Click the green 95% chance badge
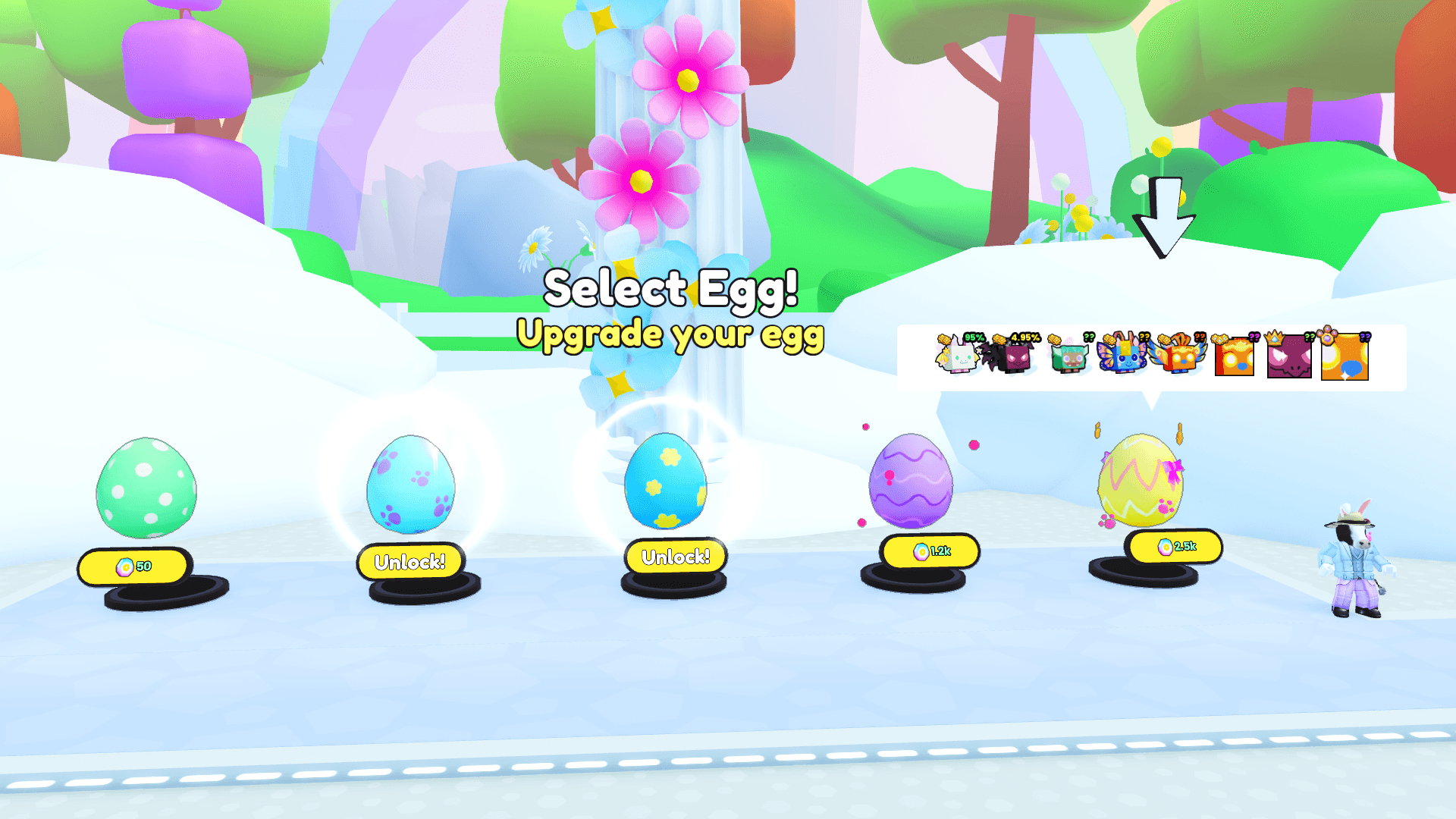The height and width of the screenshot is (819, 1456). (x=973, y=337)
